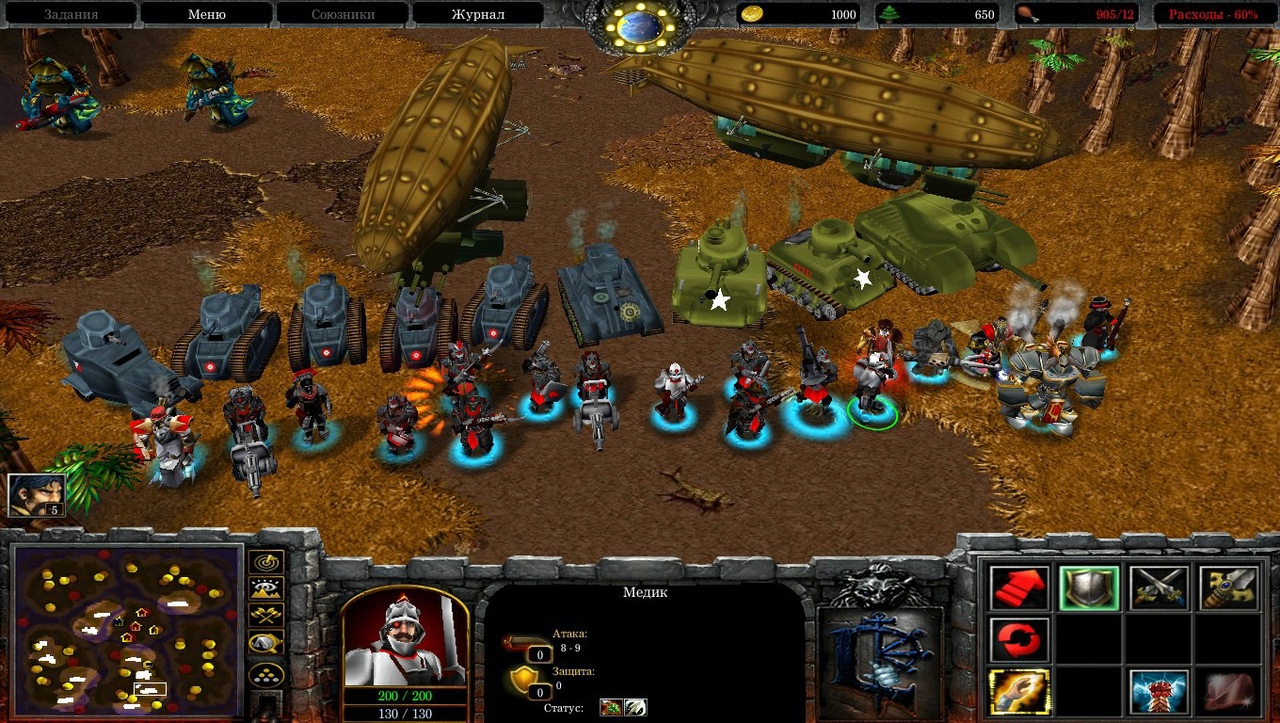The height and width of the screenshot is (723, 1280).
Task: Open the upkeep Расходы indicator
Action: tap(1213, 14)
